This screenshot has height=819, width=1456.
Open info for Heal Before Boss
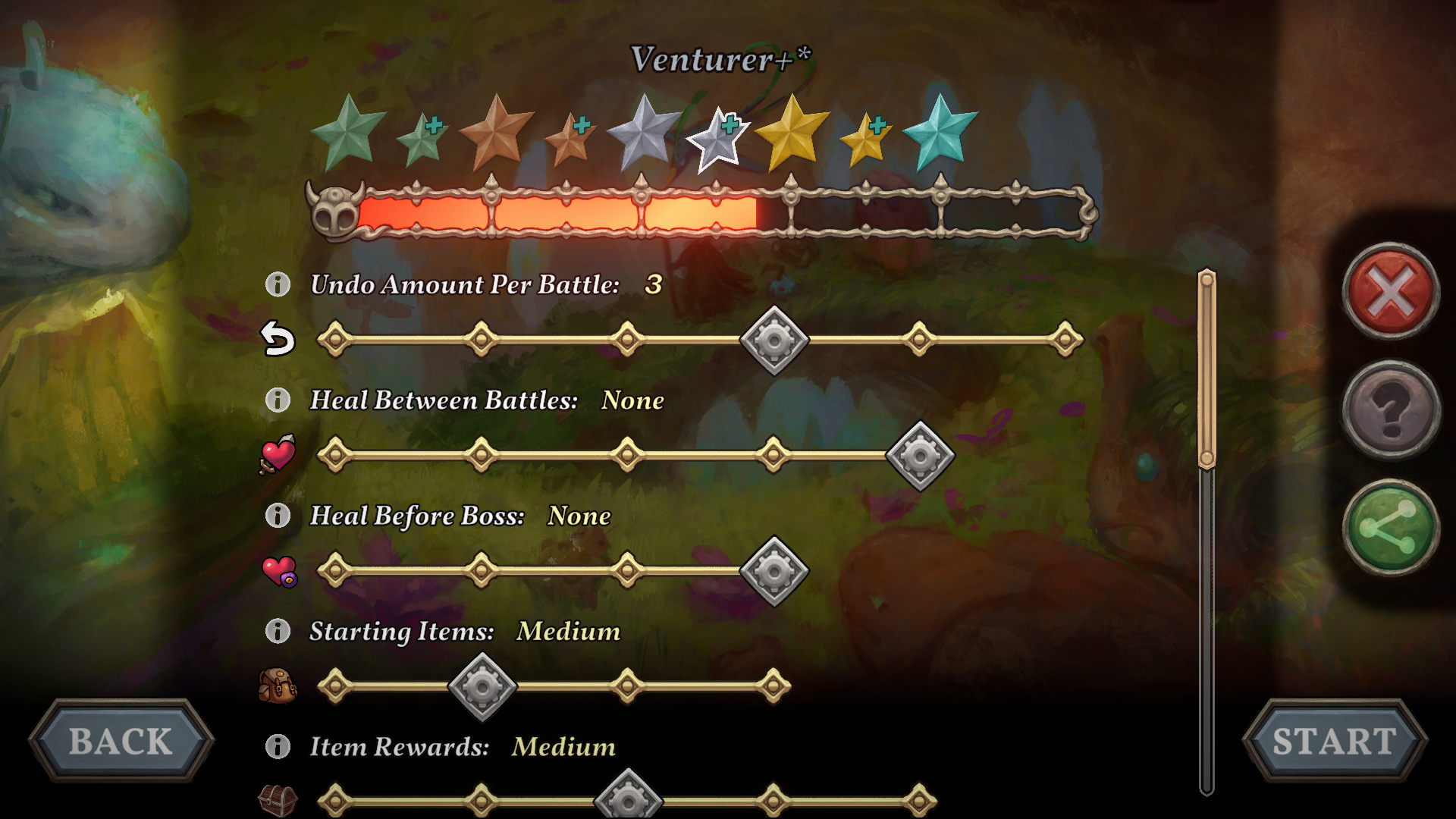click(x=278, y=516)
